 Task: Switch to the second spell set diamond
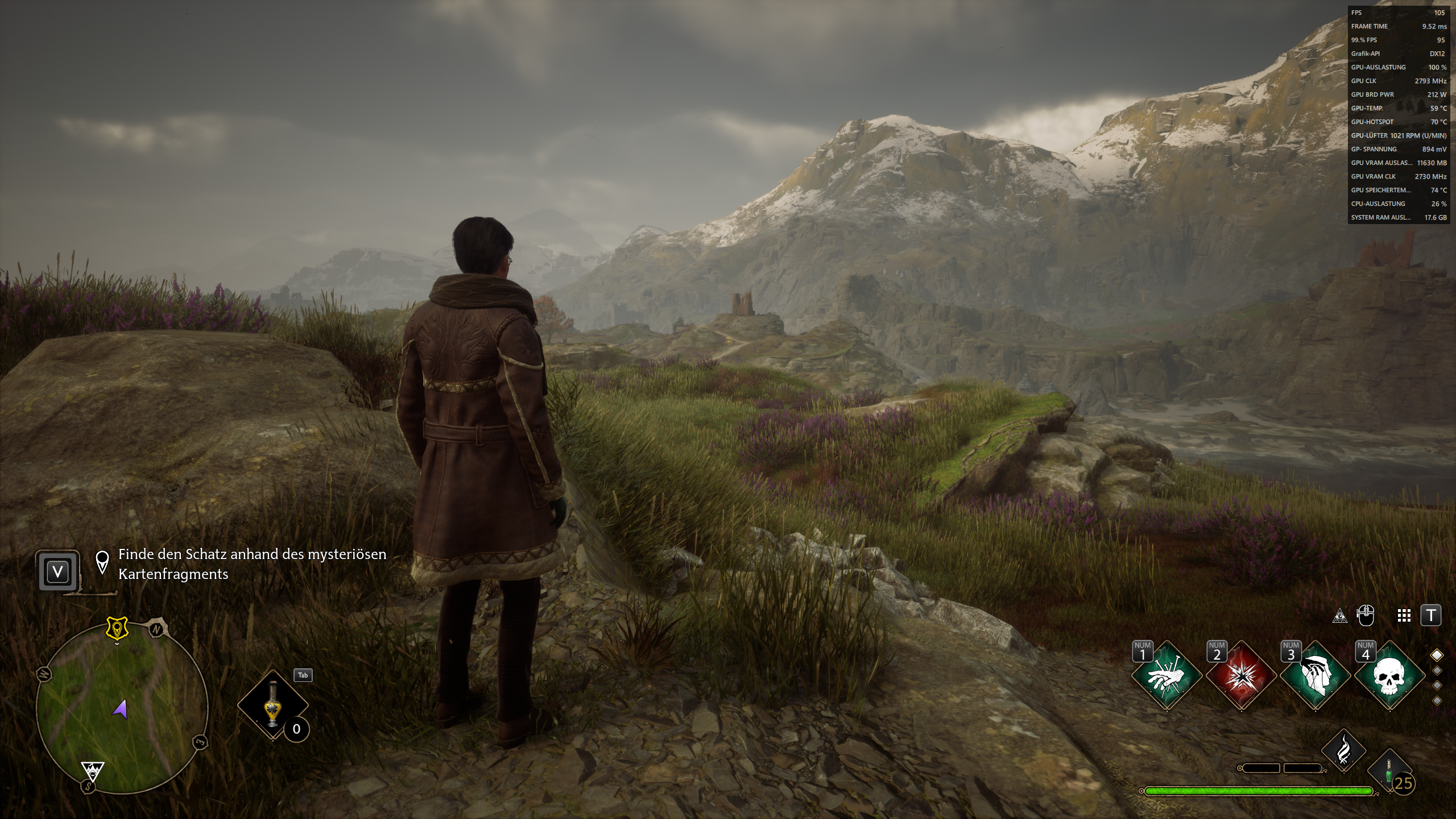tap(1437, 671)
